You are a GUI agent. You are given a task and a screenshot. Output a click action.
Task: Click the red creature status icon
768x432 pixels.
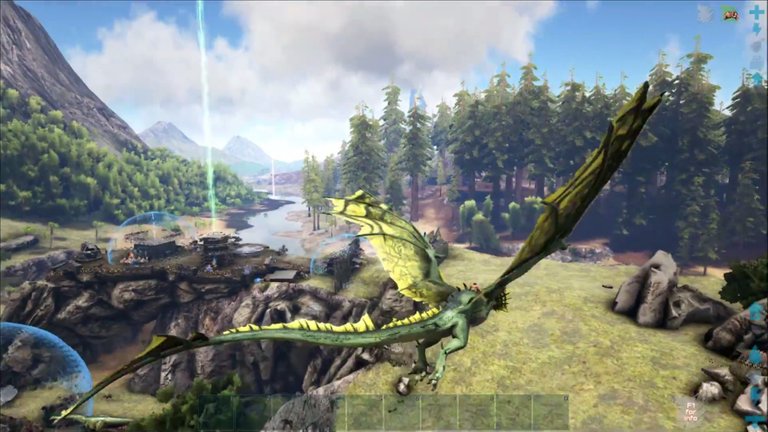tap(731, 14)
